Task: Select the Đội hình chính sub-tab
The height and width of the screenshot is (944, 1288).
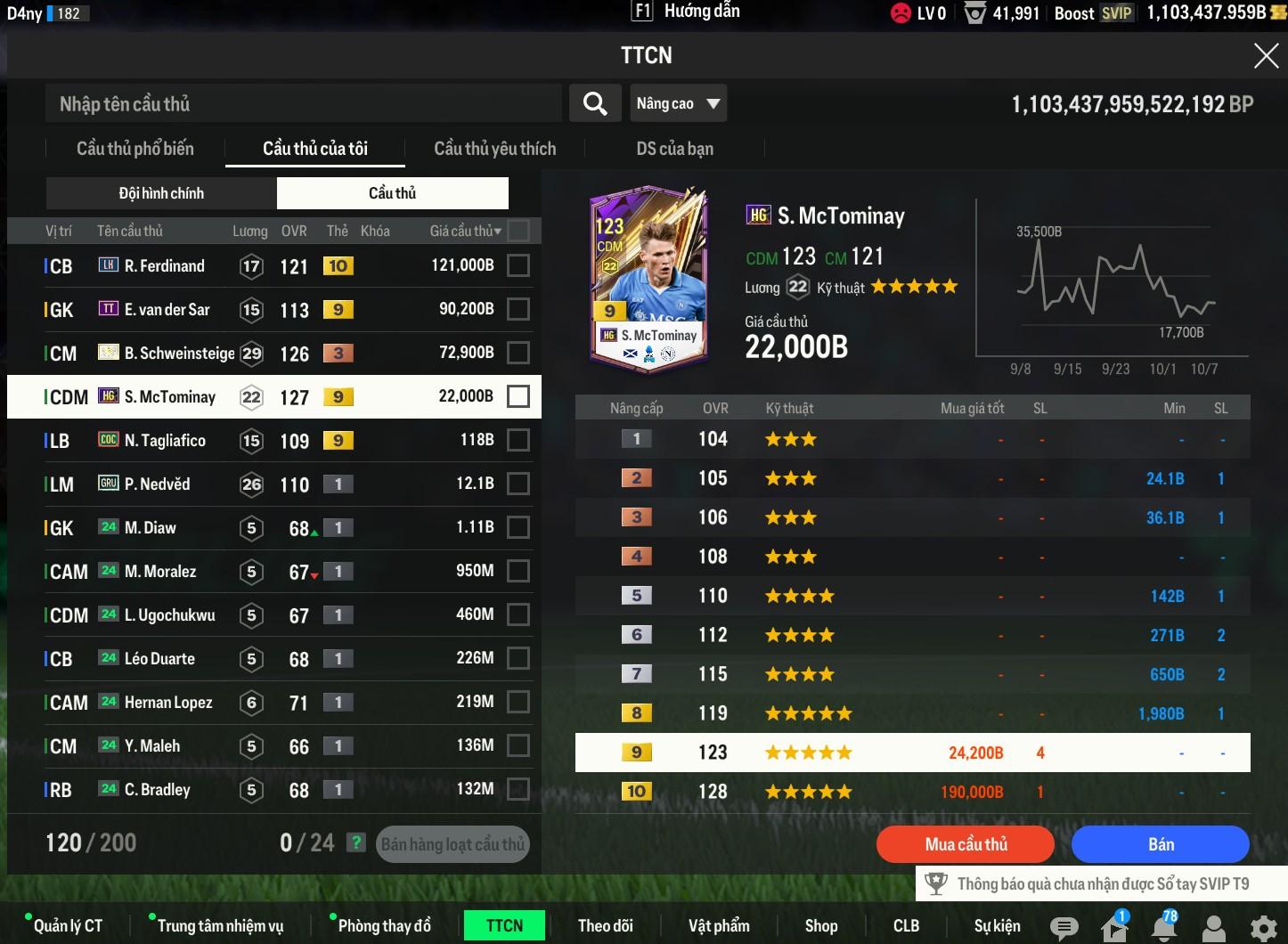Action: (x=161, y=193)
